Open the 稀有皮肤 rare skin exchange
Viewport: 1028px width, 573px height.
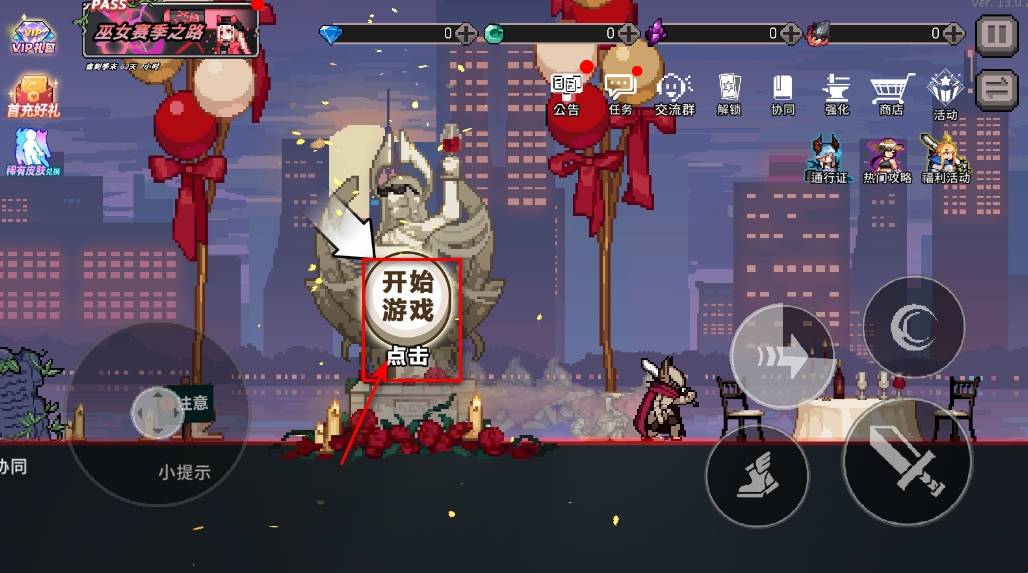tap(32, 154)
